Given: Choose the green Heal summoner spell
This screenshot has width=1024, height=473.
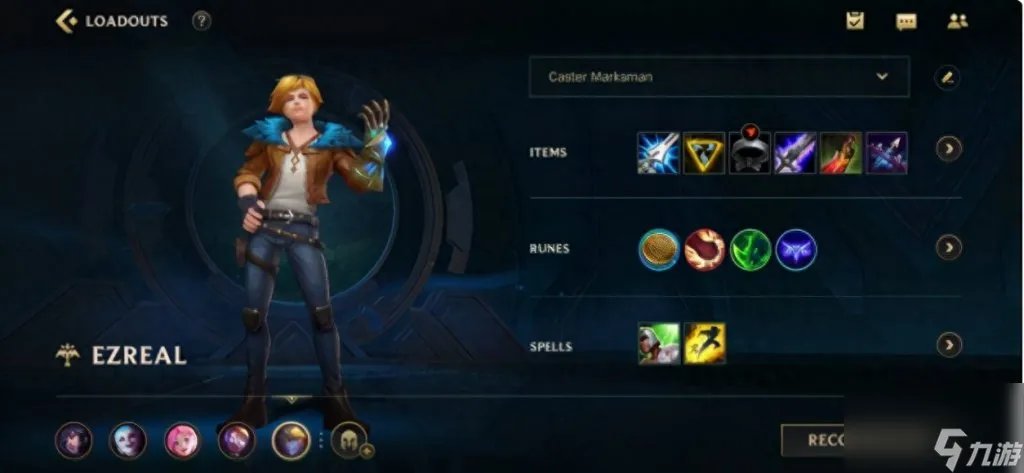Looking at the screenshot, I should [x=659, y=344].
